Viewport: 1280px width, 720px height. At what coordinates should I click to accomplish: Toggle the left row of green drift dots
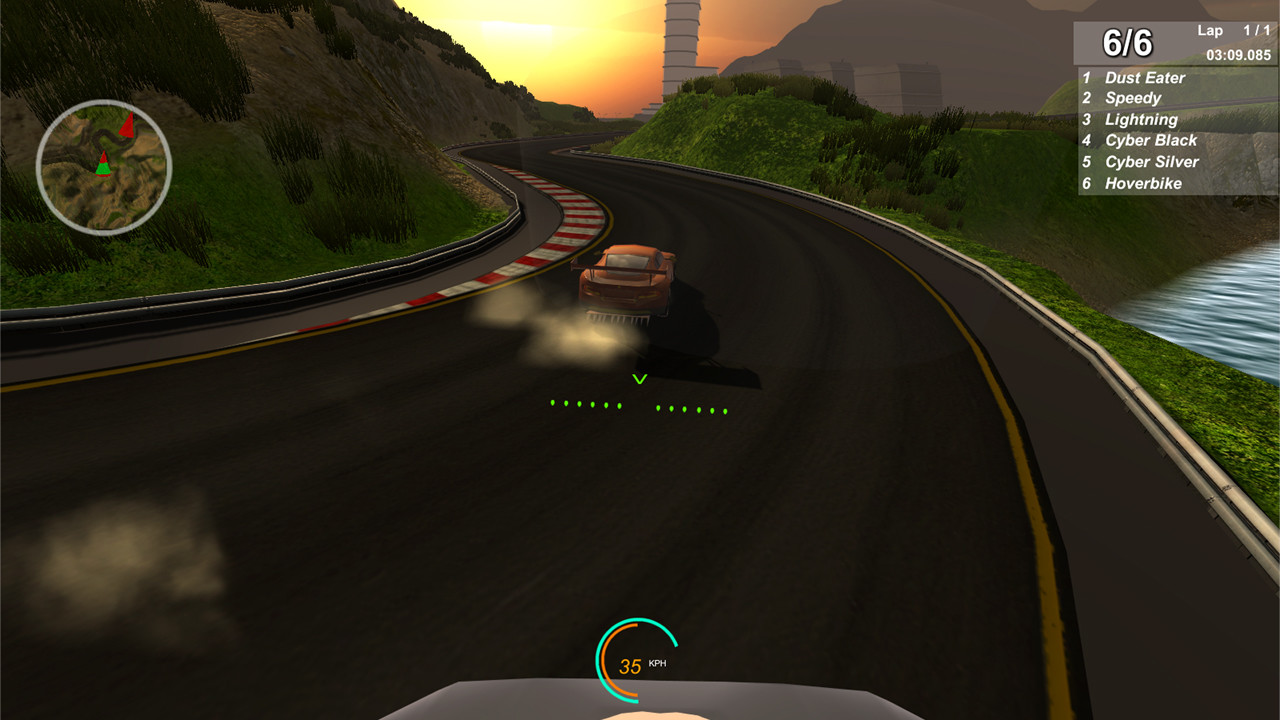pos(584,402)
